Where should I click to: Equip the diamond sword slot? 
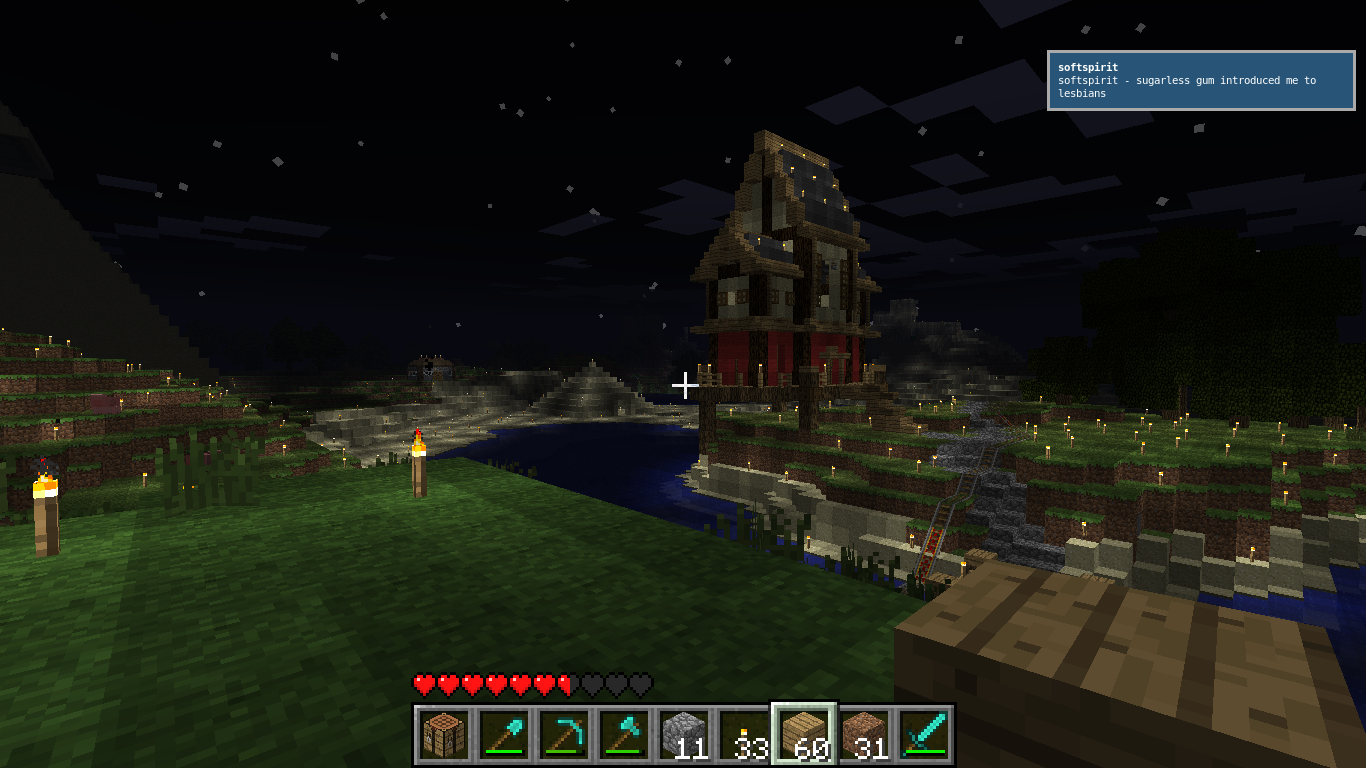924,735
